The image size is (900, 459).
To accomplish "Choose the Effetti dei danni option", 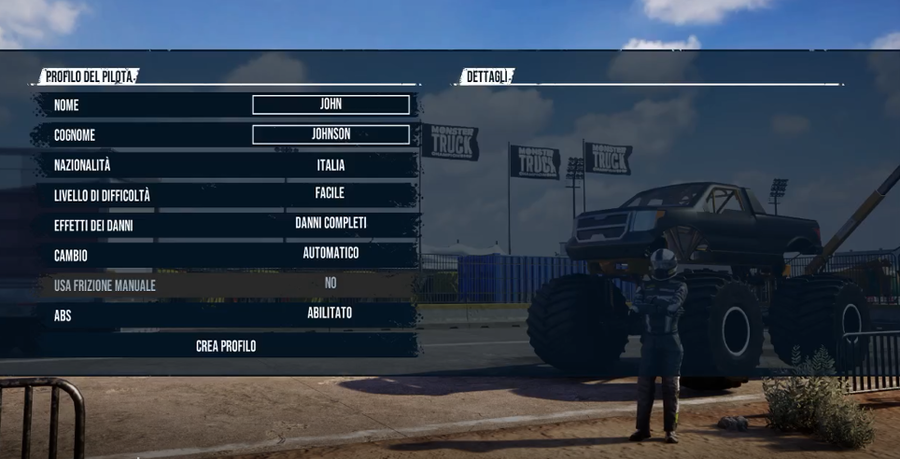I will click(x=228, y=224).
